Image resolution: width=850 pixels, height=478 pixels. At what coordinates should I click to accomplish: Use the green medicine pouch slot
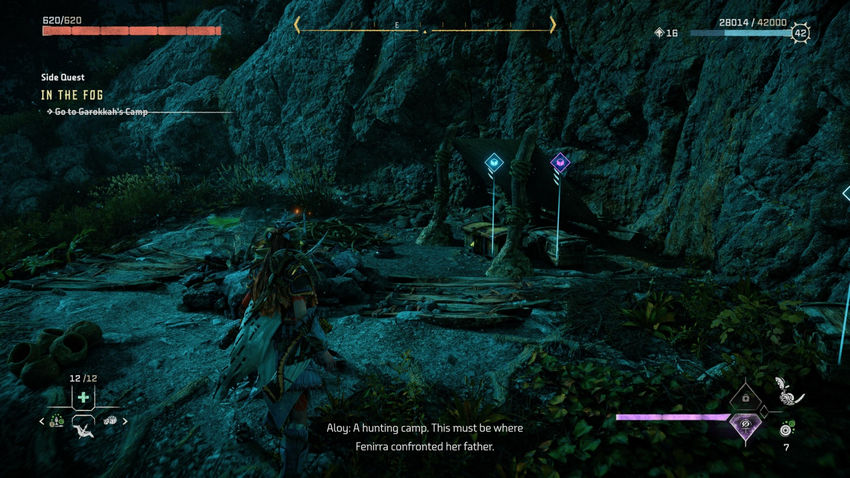[x=83, y=398]
